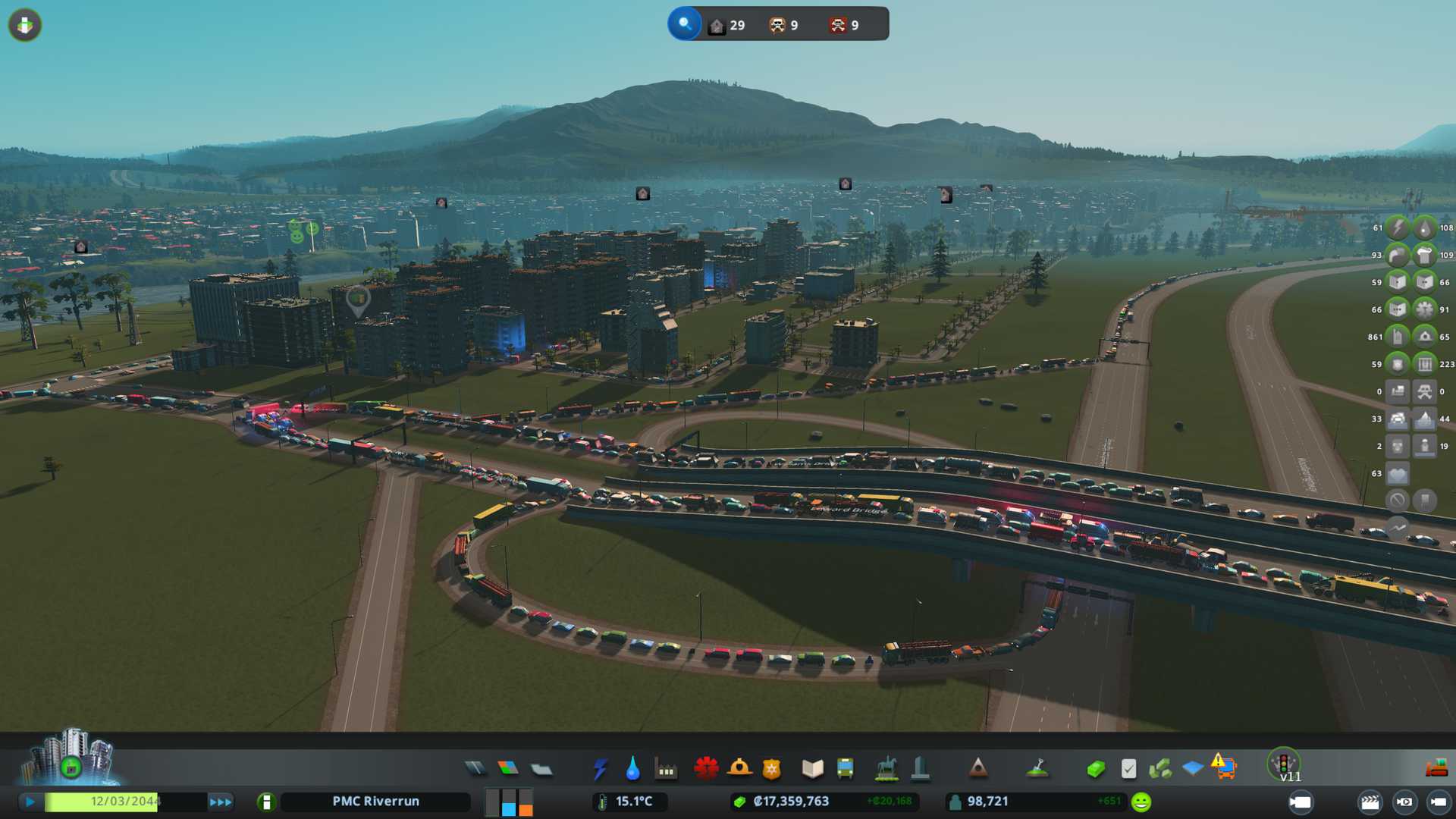The height and width of the screenshot is (819, 1456).
Task: Open the traffic light mod button
Action: [1284, 763]
